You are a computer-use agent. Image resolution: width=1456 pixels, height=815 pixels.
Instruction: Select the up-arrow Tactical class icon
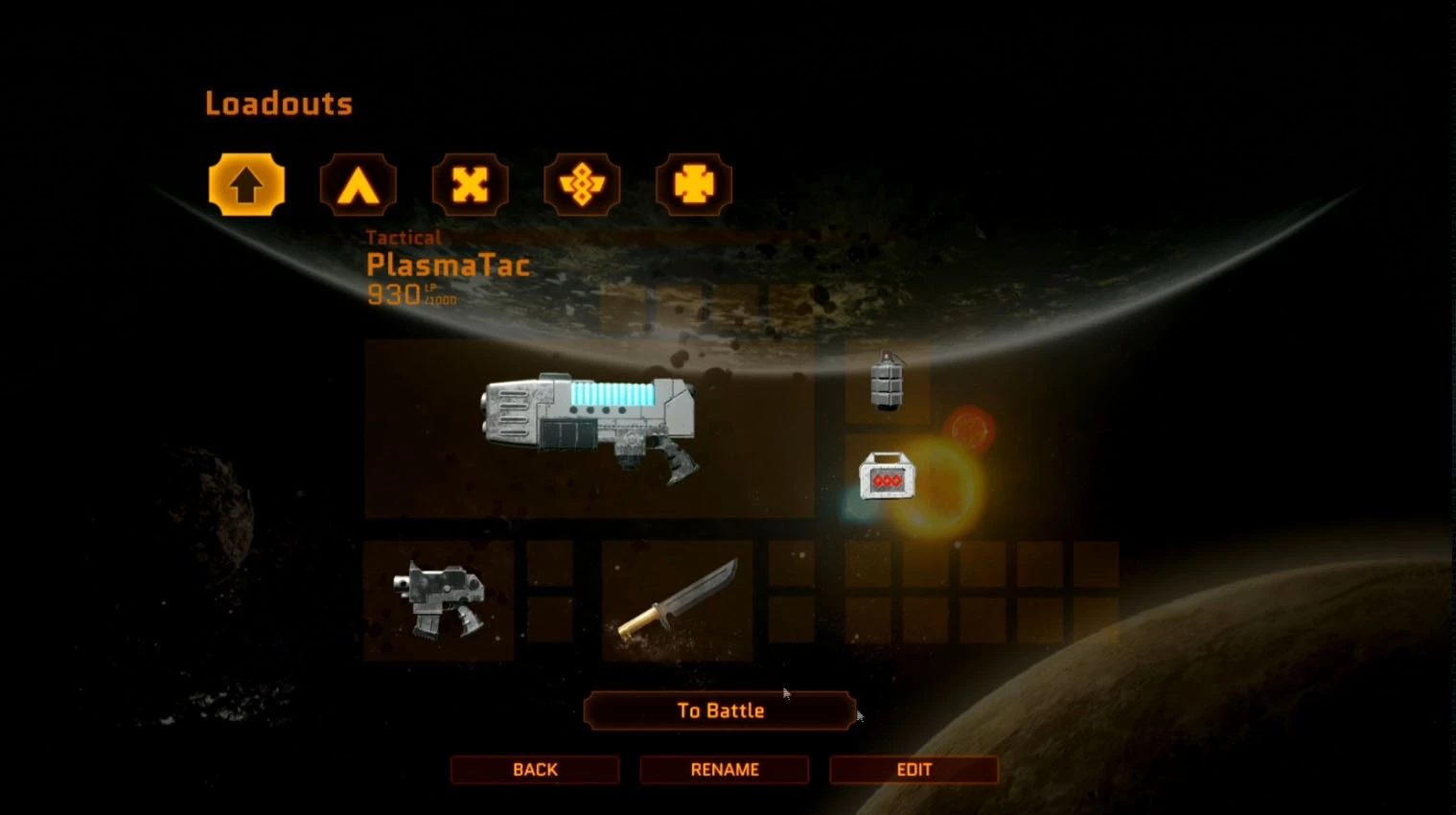click(246, 184)
